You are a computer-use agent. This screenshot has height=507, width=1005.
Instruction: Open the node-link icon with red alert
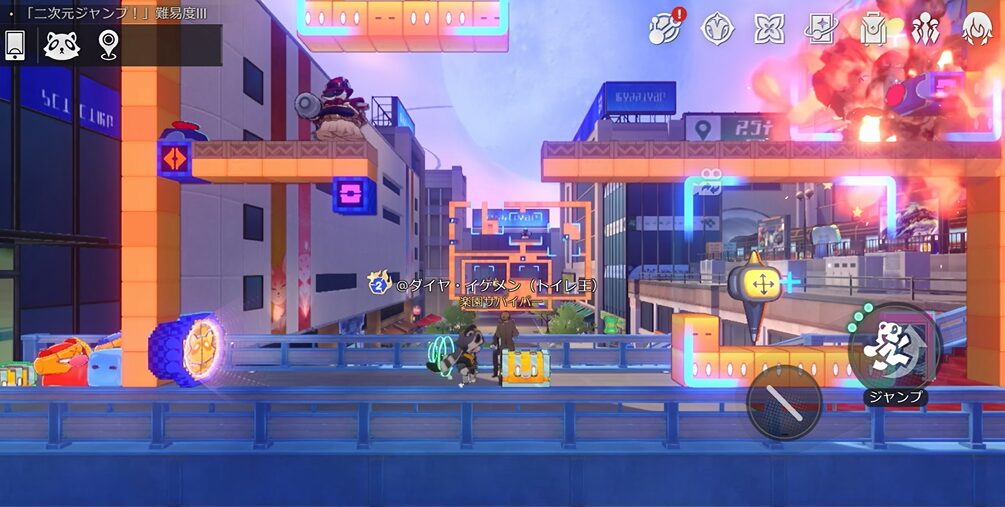[664, 28]
